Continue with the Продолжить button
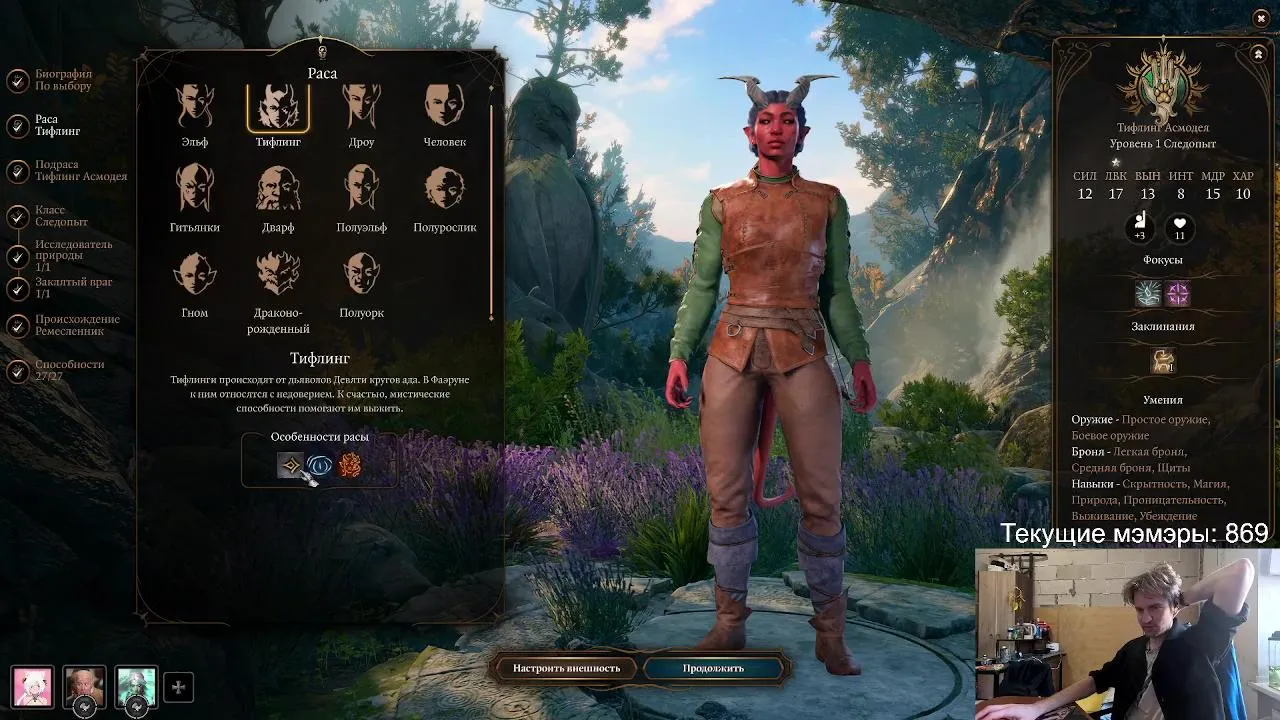The image size is (1280, 720). coord(713,668)
